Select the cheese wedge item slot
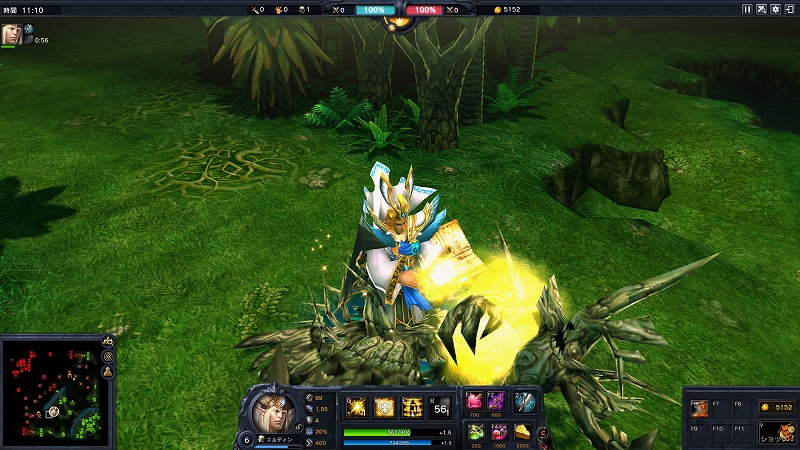Viewport: 800px width, 450px height. click(x=523, y=432)
